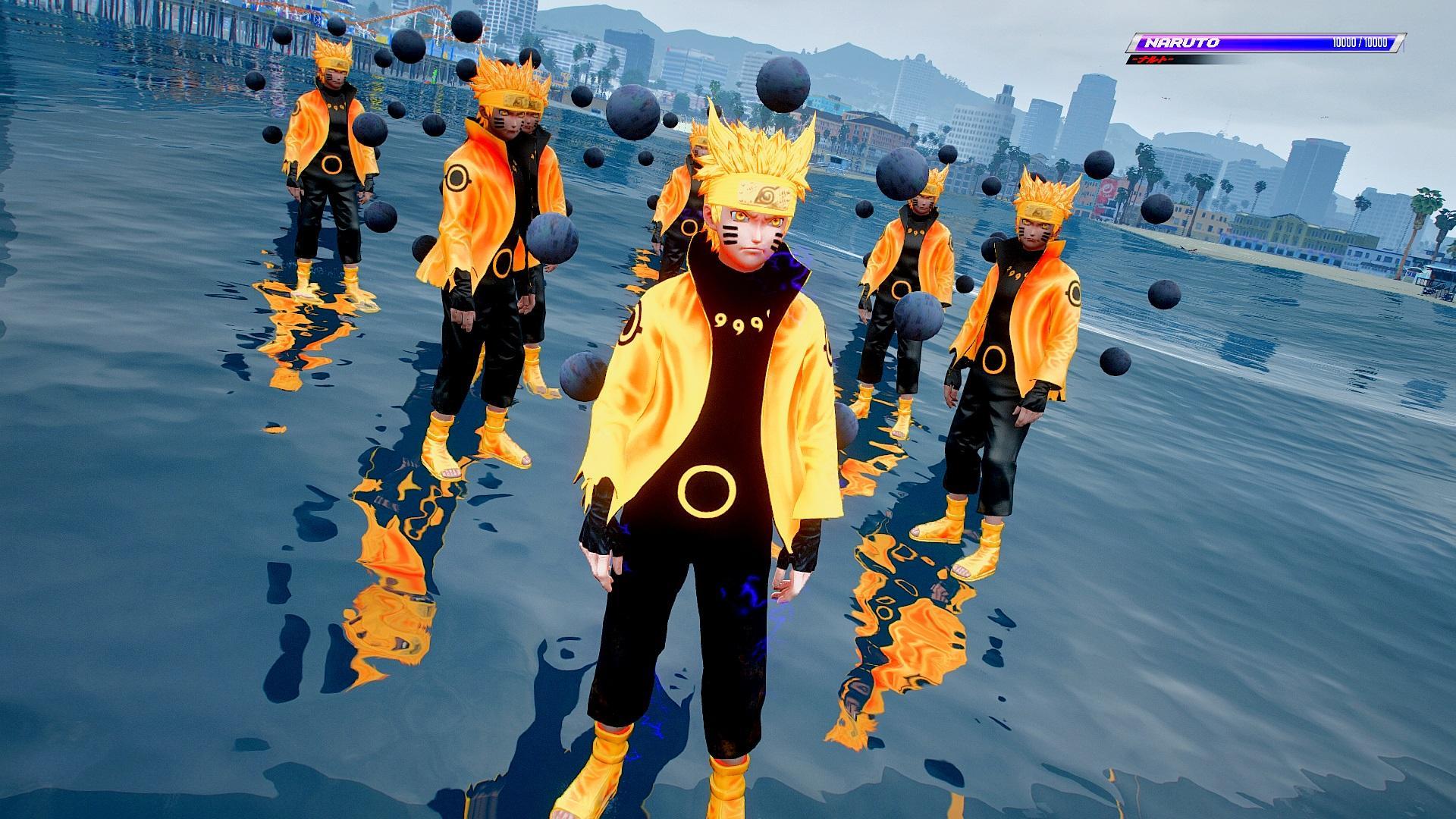This screenshot has width=1456, height=819.
Task: Click the red Japanese subtitle text under the health bar
Action: tap(1153, 59)
